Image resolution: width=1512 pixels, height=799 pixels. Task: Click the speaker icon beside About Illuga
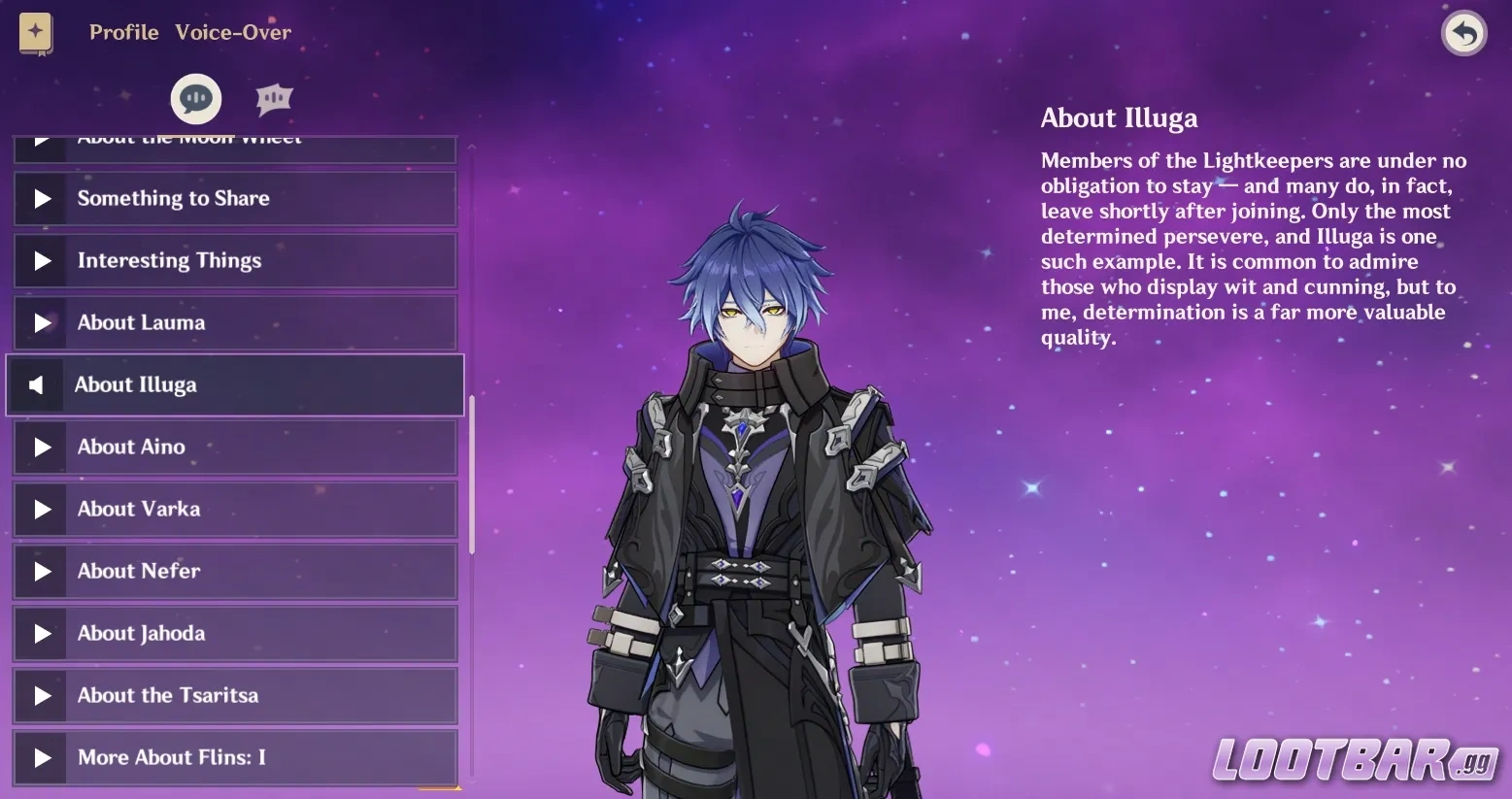36,384
